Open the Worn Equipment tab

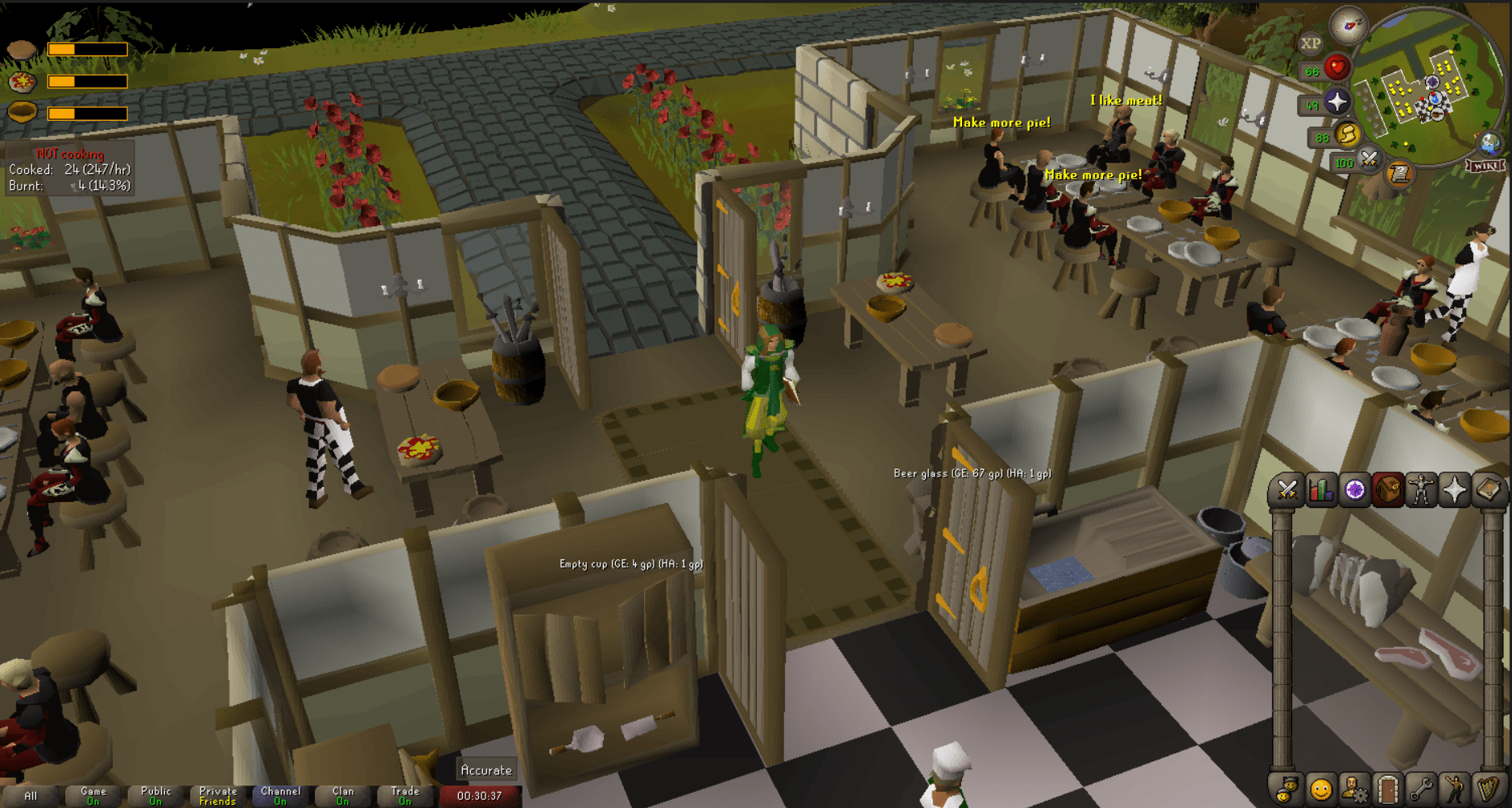[x=1419, y=489]
